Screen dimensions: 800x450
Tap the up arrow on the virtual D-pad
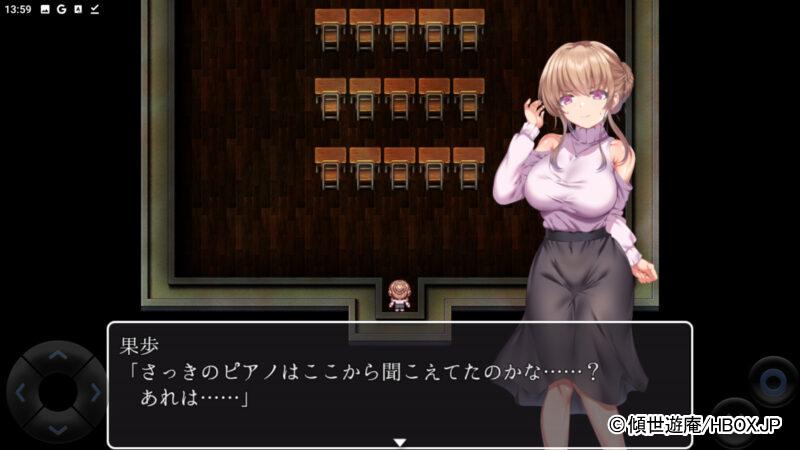57,354
